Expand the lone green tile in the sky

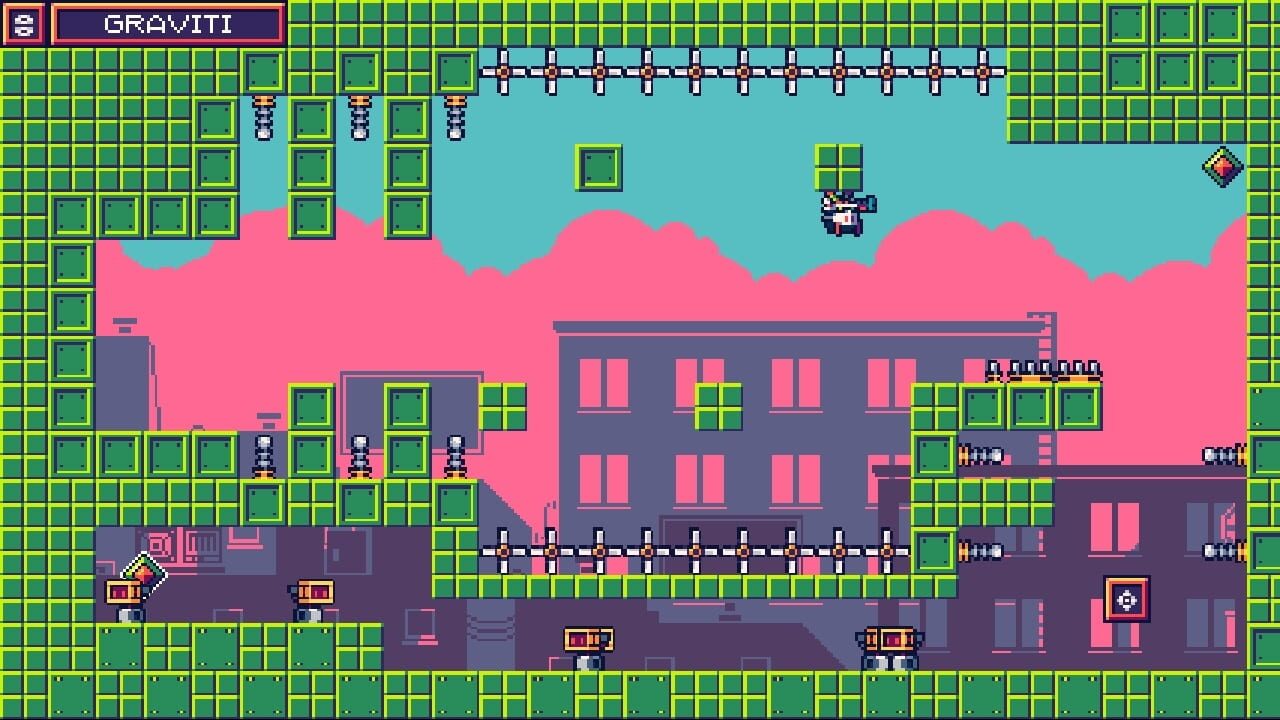click(597, 168)
